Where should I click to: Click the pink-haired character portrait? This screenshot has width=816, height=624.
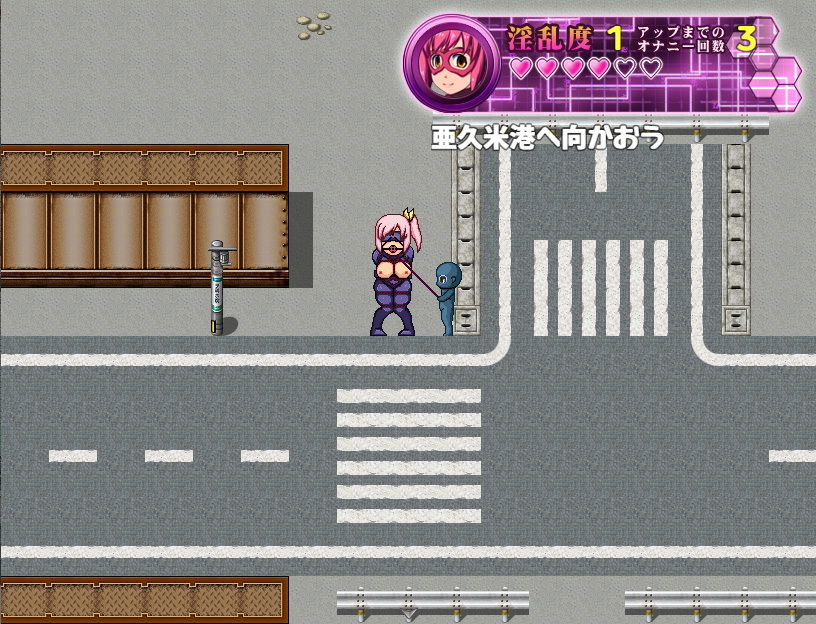pos(452,62)
